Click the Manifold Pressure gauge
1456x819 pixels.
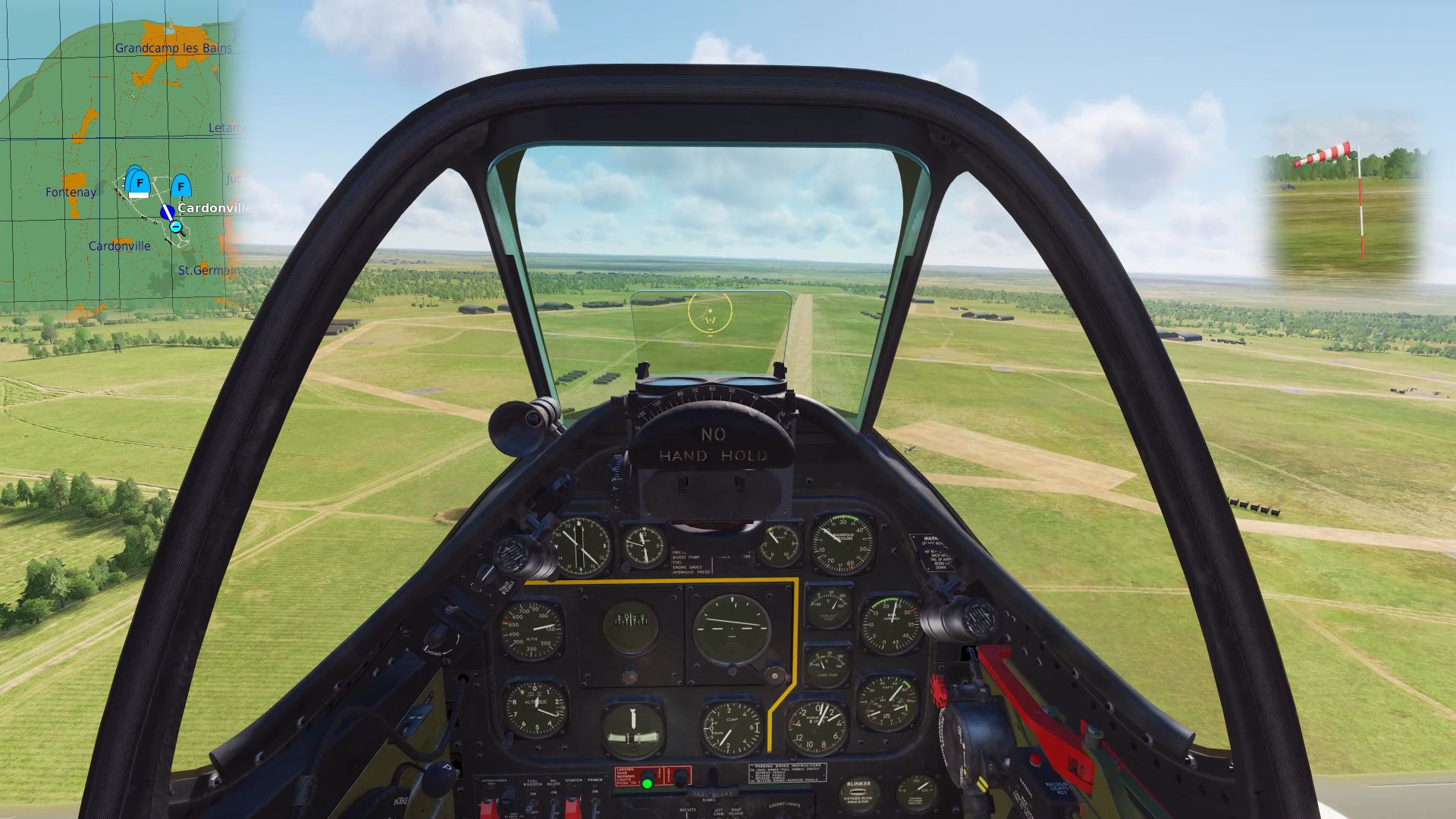pos(843,543)
